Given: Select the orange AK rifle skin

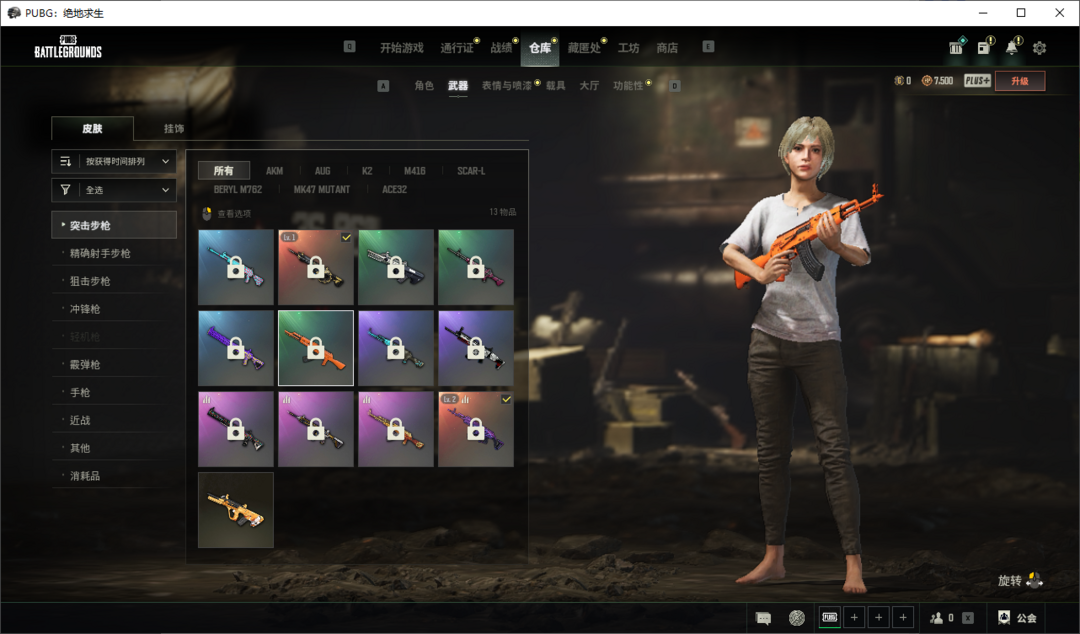Looking at the screenshot, I should click(316, 348).
